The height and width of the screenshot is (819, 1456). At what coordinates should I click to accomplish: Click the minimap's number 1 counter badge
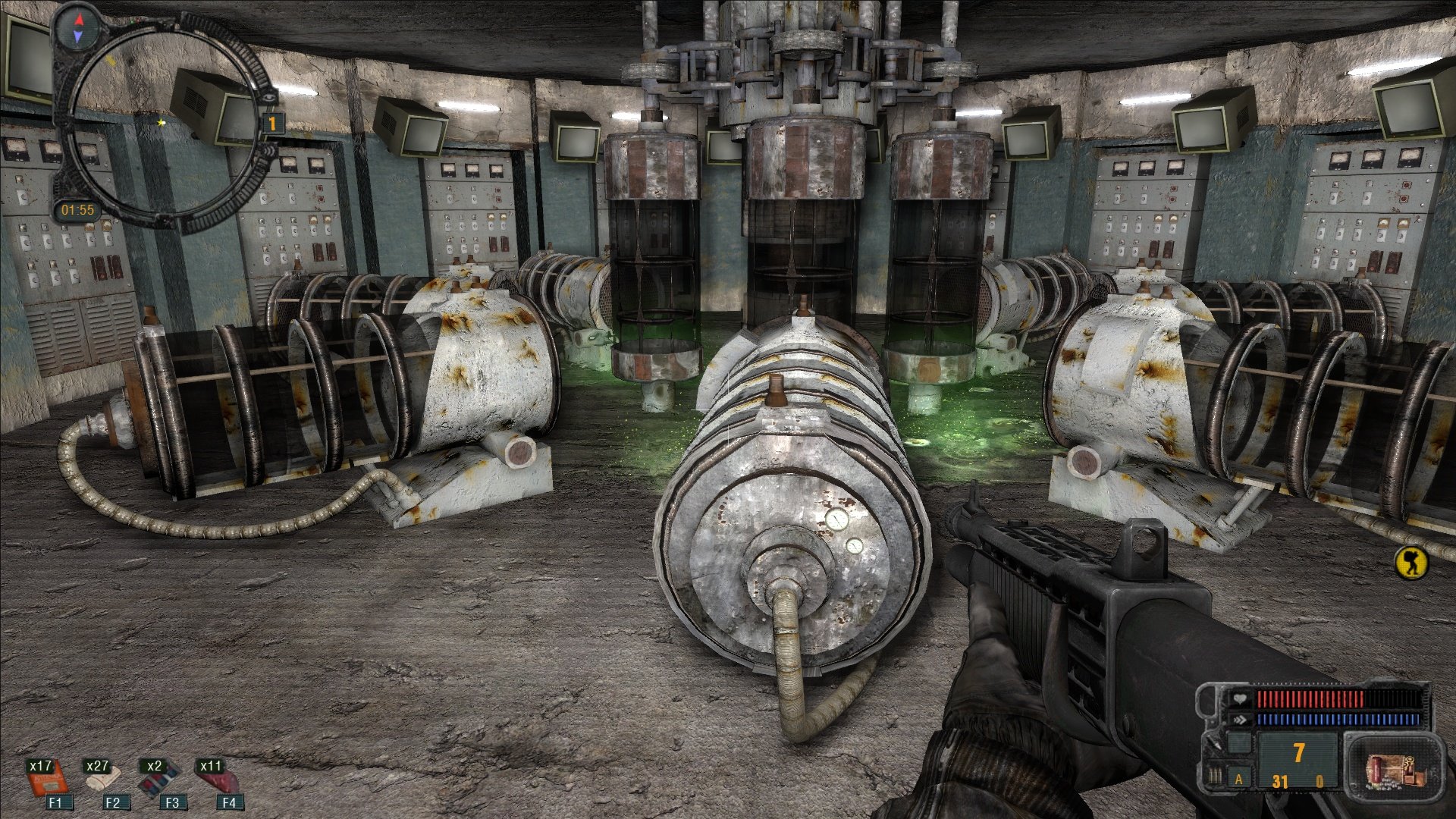pos(272,123)
